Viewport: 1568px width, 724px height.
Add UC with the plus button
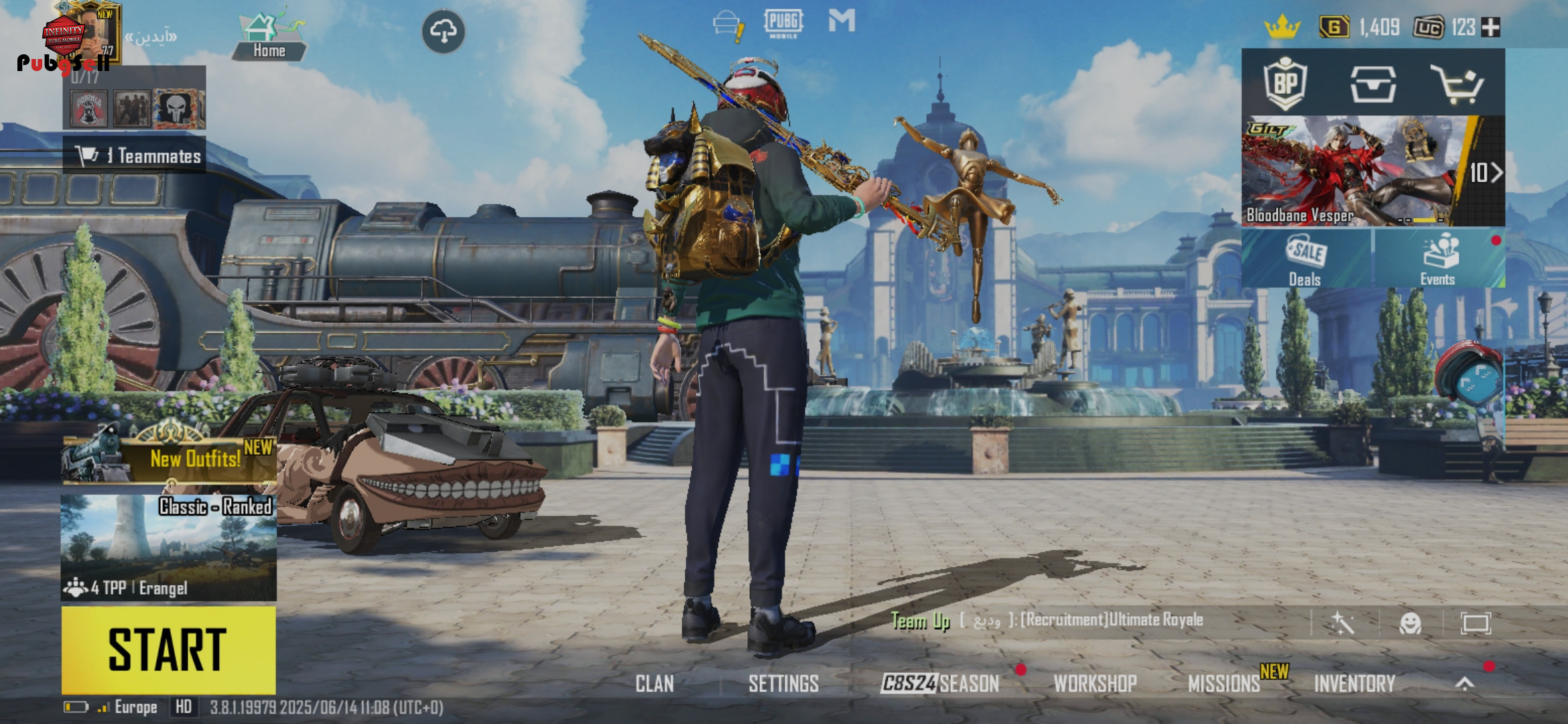click(1491, 27)
